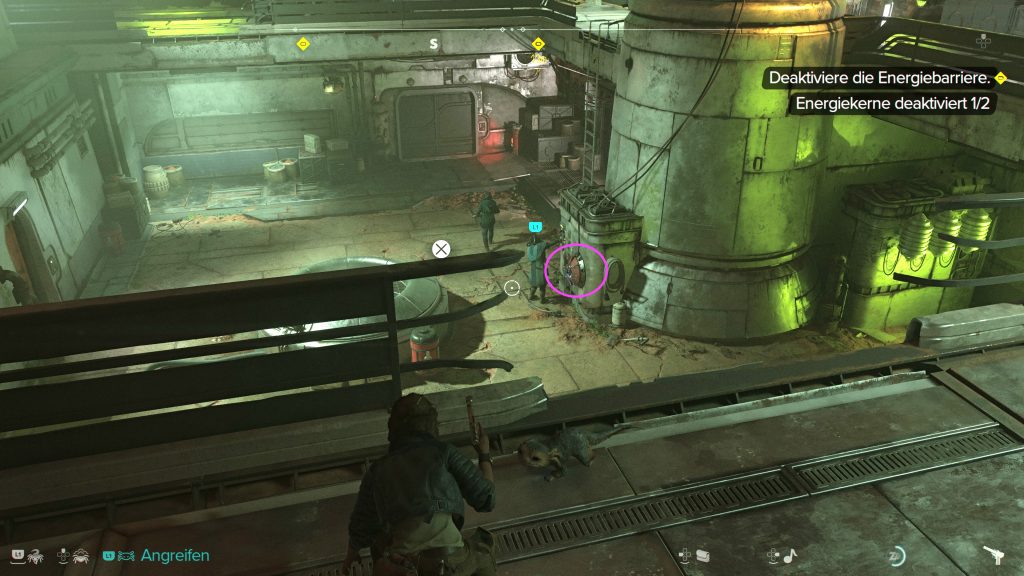Choose the Angreifen companion command

click(175, 555)
